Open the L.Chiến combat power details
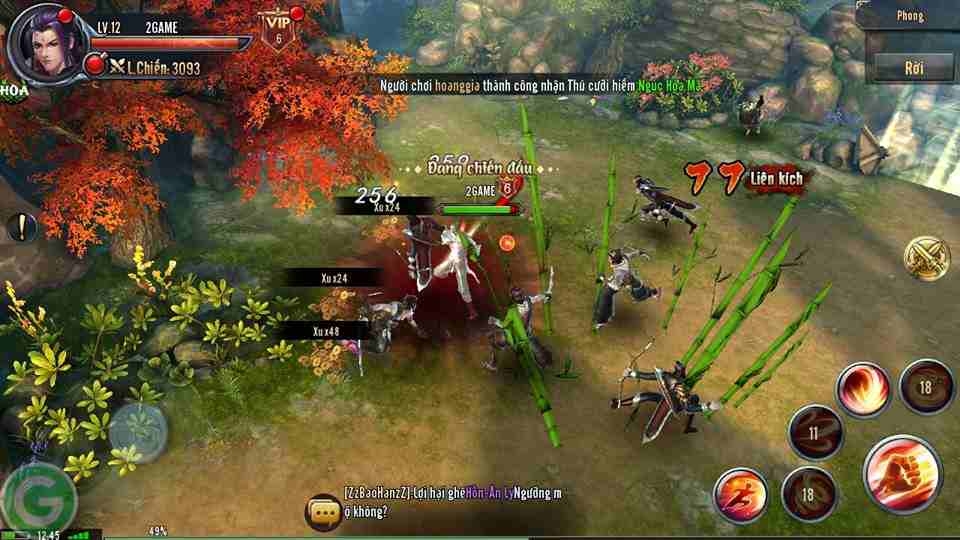 click(157, 67)
